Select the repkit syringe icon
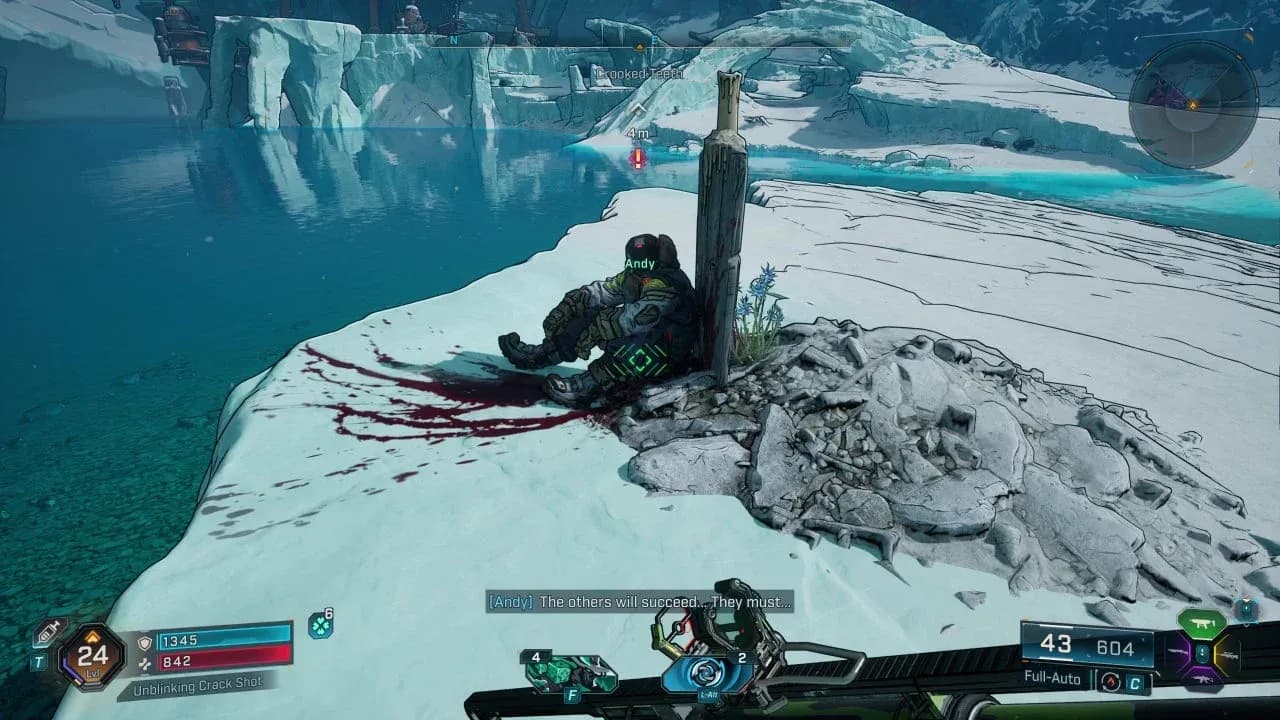 tap(48, 632)
